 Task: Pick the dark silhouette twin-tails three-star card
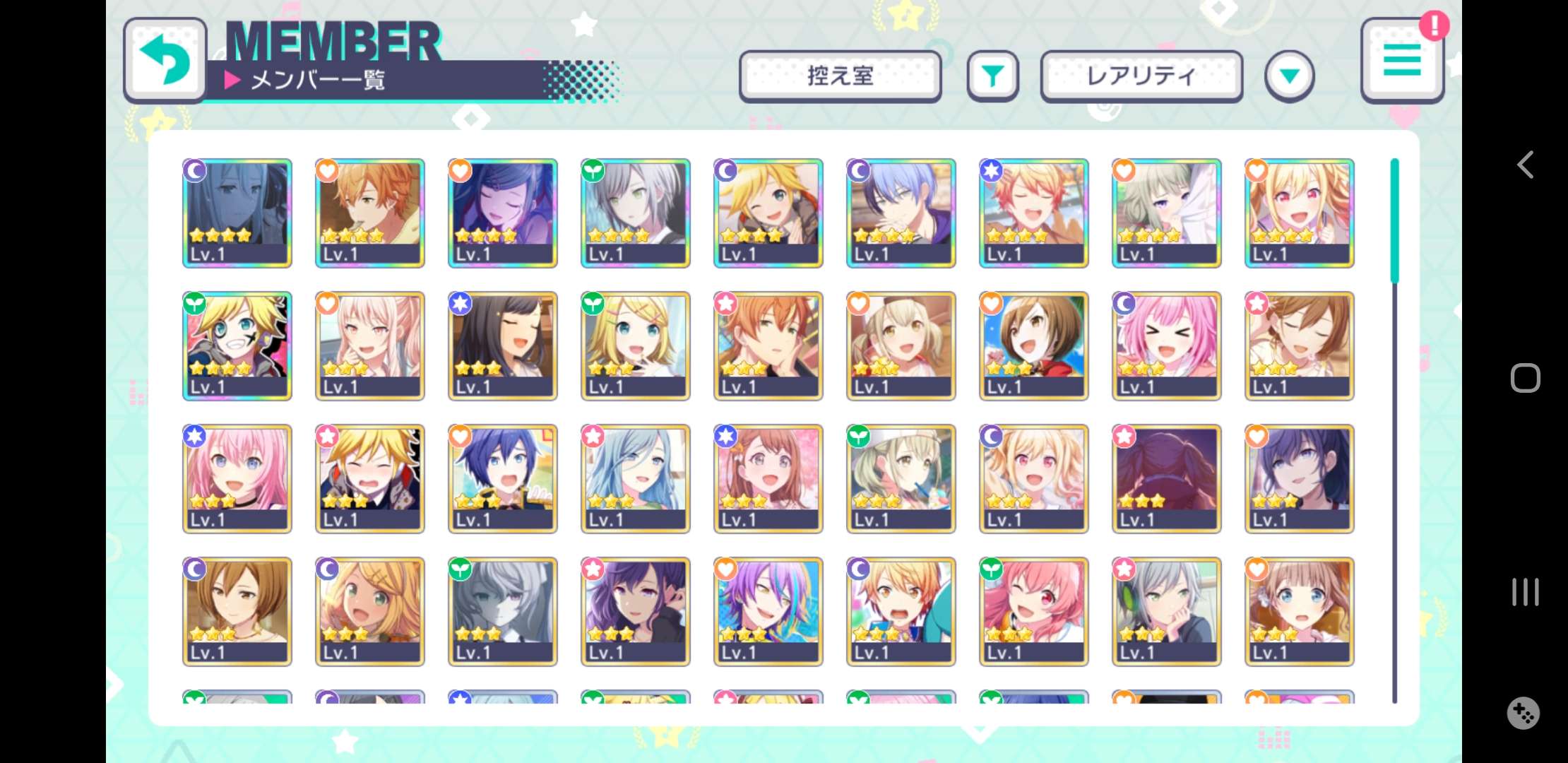(1166, 478)
